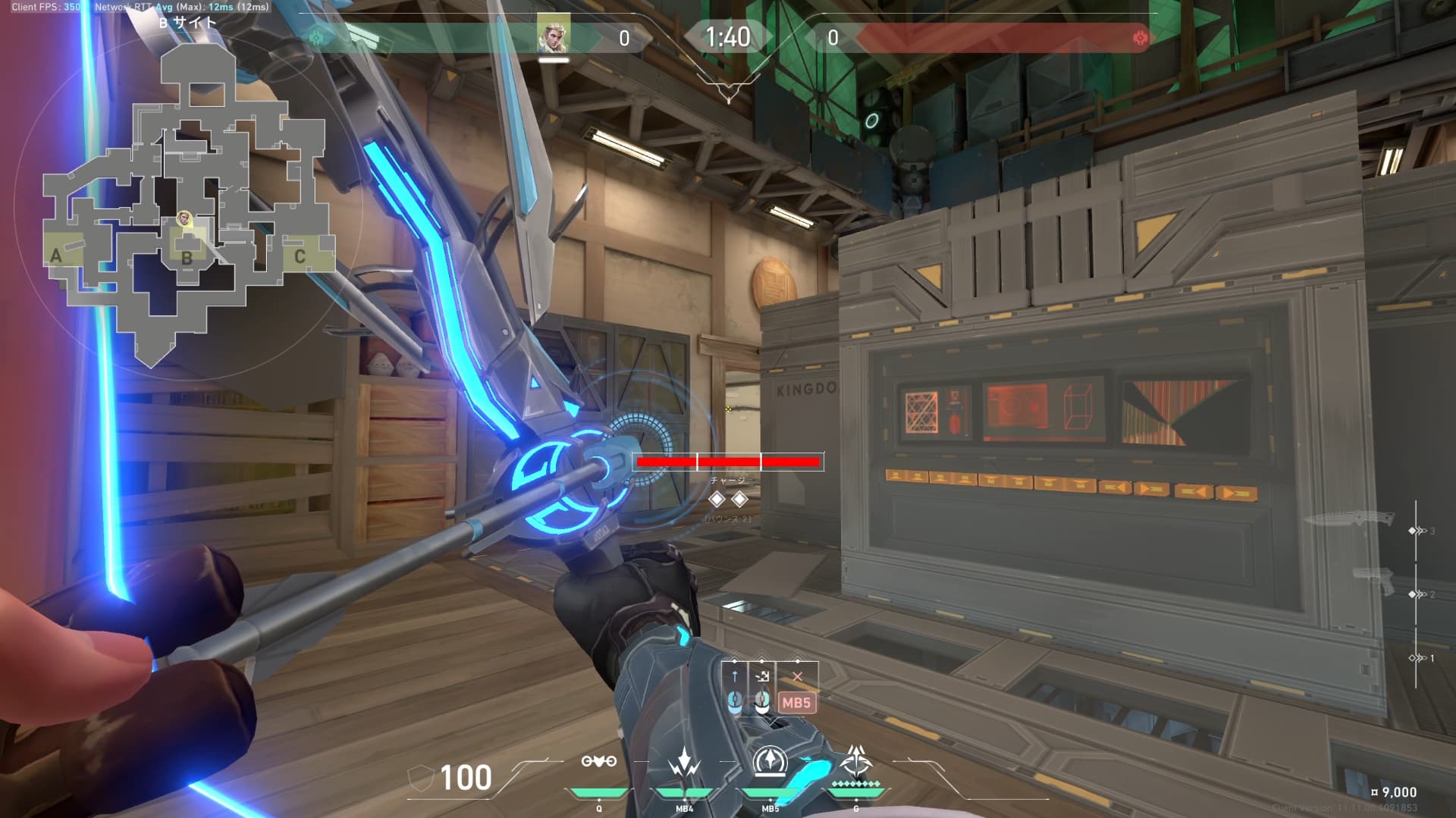Viewport: 1456px width, 818px height.
Task: Click the Sova player portrait at top
Action: [553, 34]
